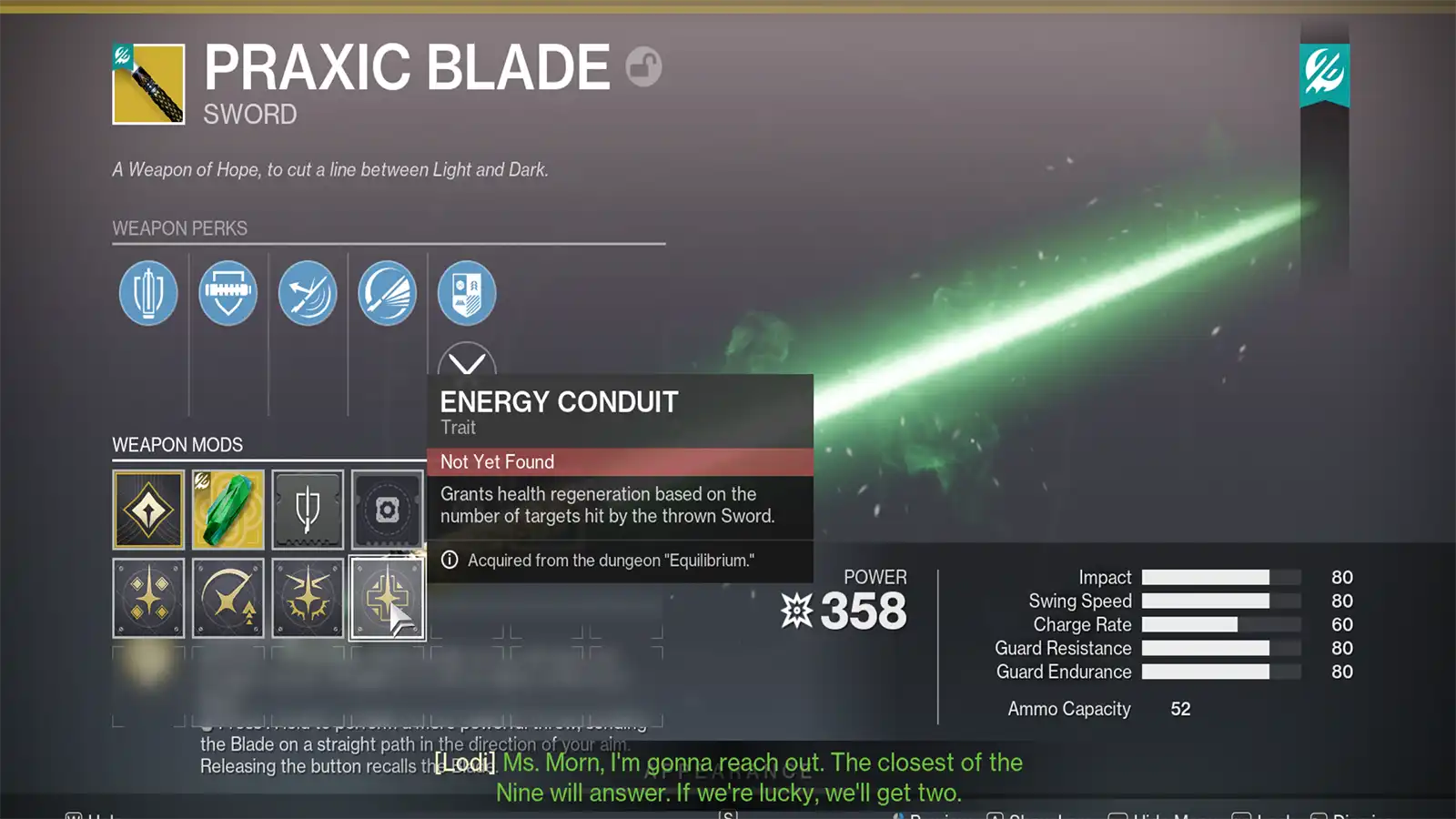Select the golden diamond weapon mod
This screenshot has height=819, width=1456.
(x=148, y=509)
